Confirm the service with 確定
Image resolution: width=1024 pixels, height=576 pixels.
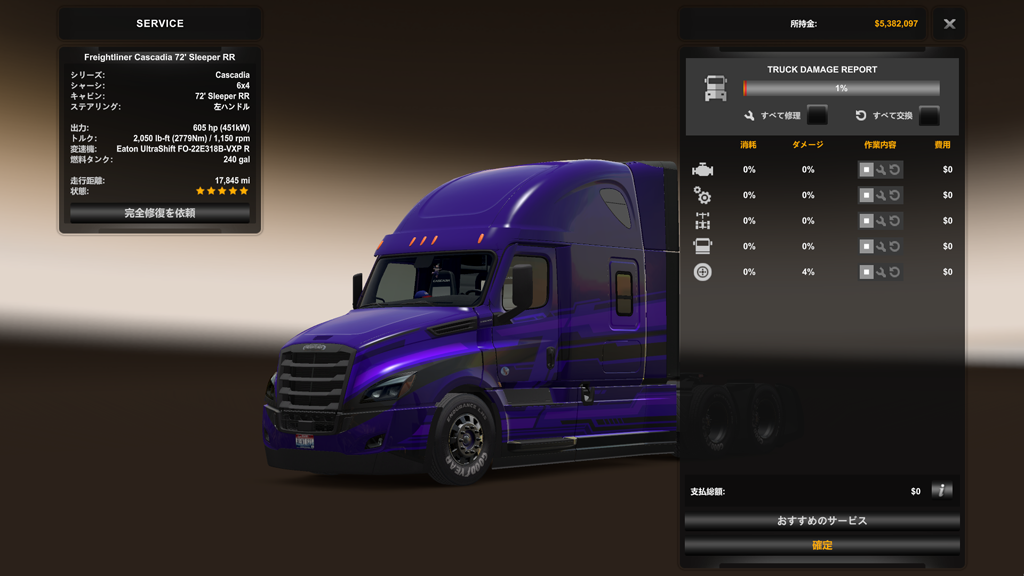tap(822, 545)
